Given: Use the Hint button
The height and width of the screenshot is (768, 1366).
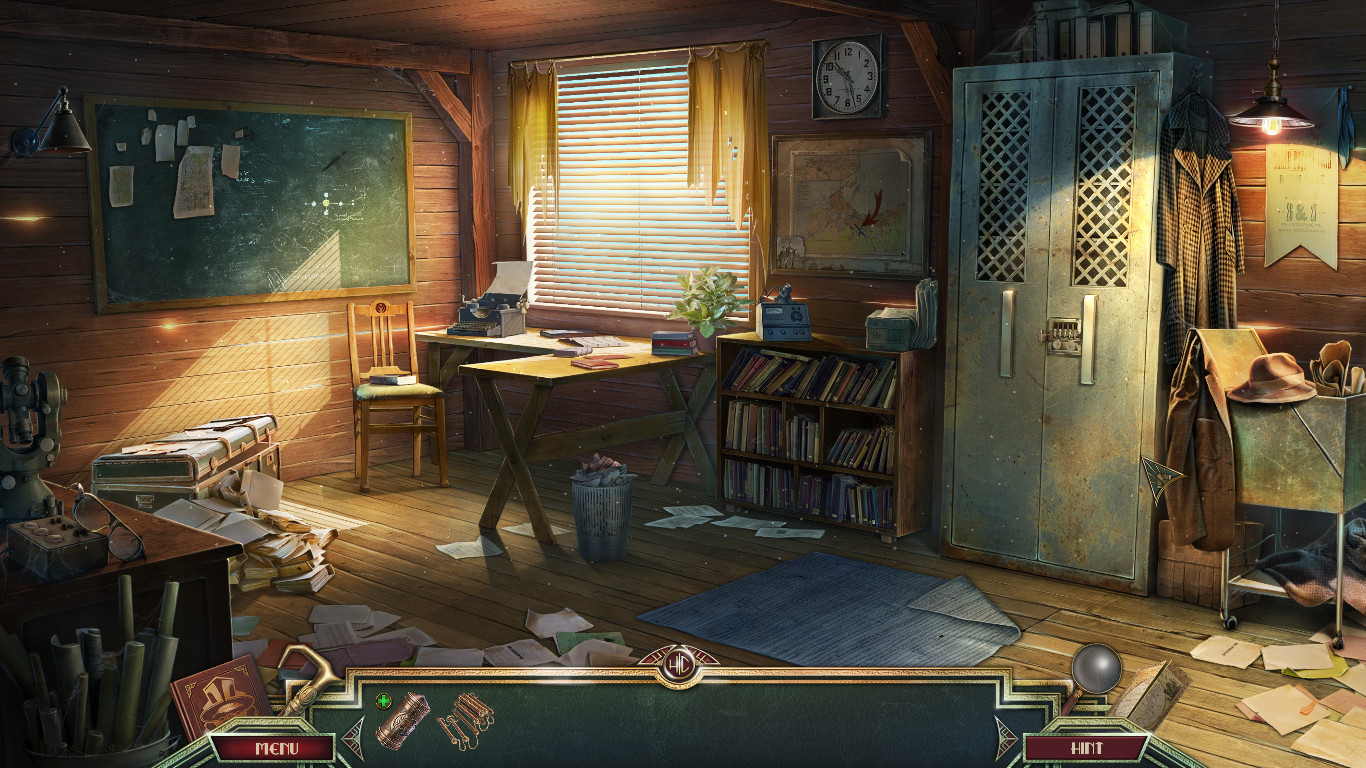Looking at the screenshot, I should 1086,748.
